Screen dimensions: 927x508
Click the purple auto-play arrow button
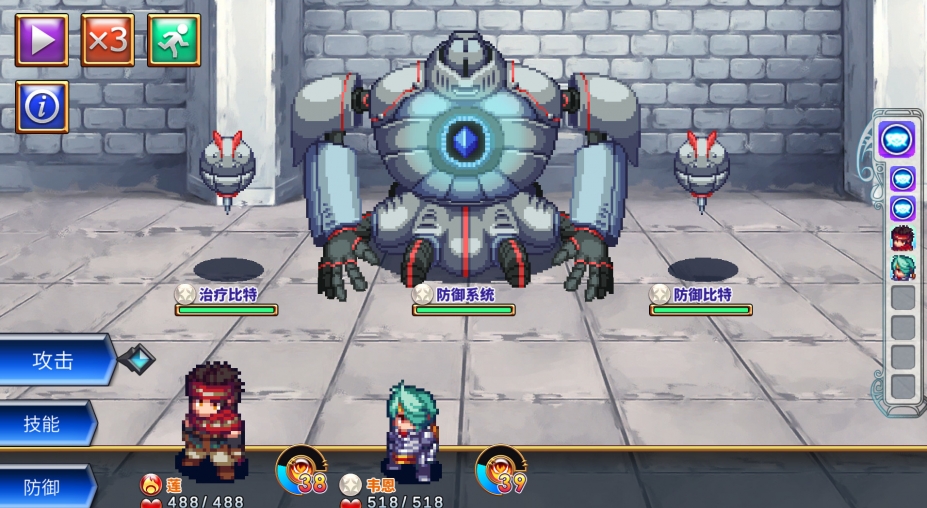[42, 40]
